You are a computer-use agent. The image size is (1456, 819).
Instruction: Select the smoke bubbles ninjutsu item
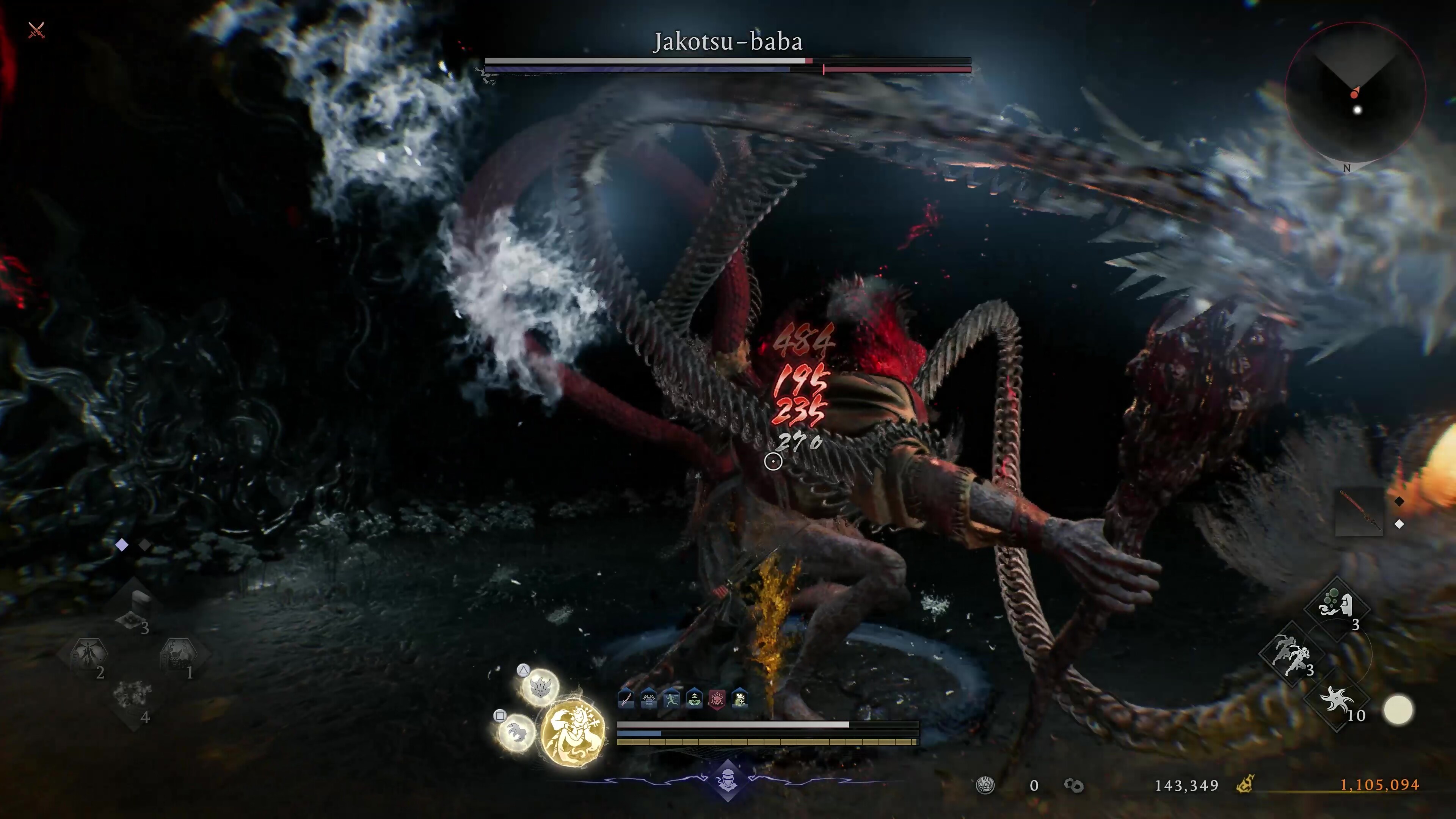coord(1336,606)
